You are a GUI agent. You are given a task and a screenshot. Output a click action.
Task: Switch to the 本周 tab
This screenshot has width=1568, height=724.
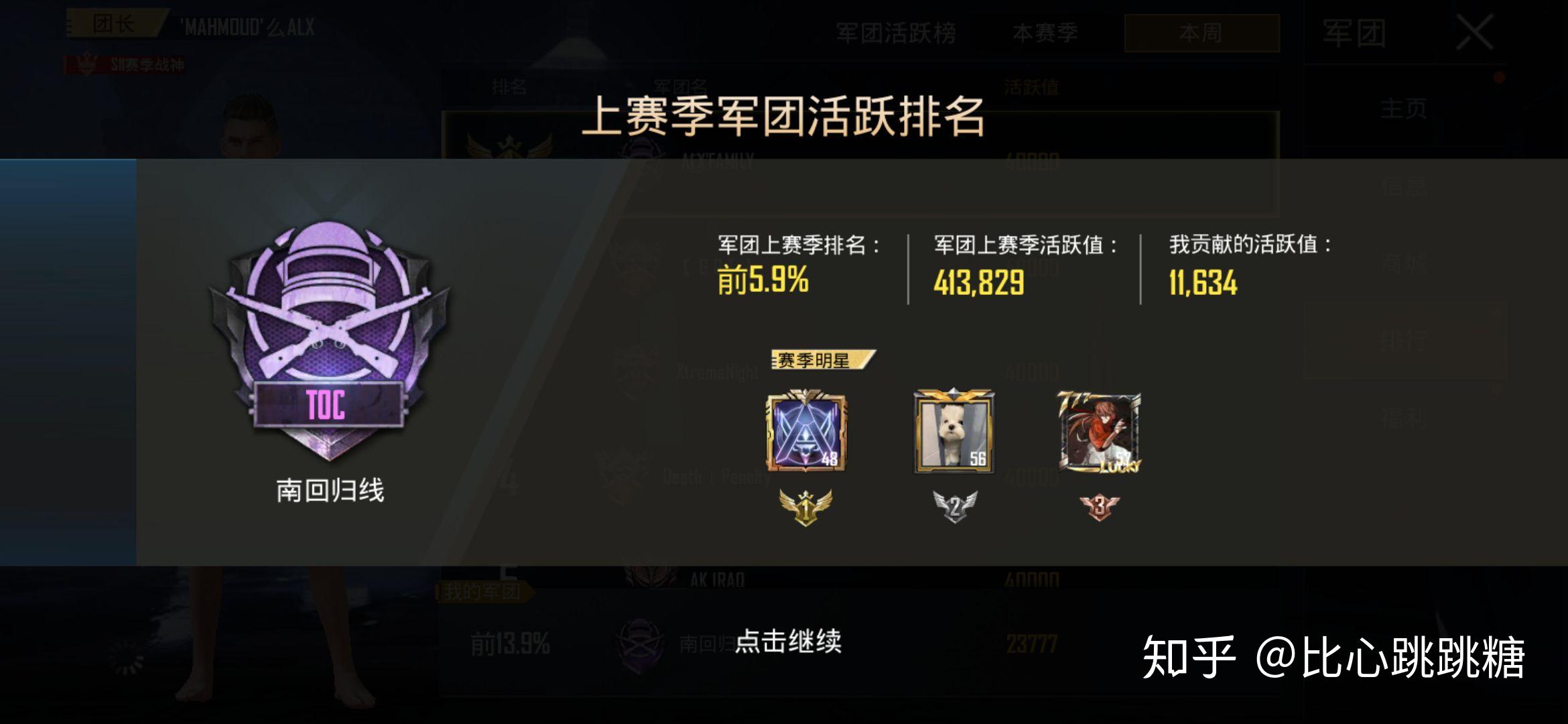[x=1201, y=32]
